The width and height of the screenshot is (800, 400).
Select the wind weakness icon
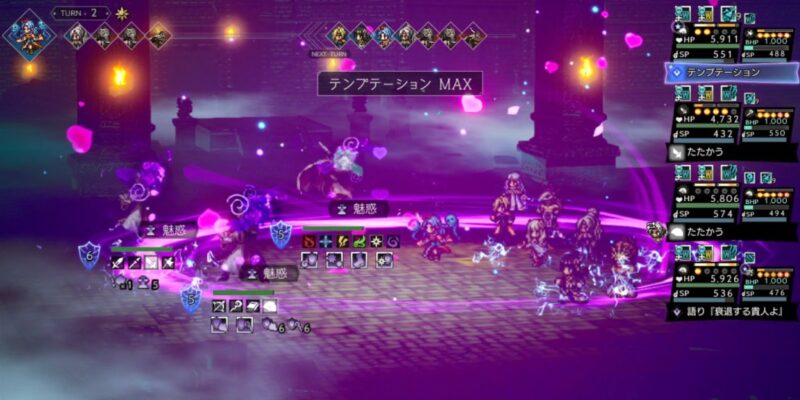359,241
